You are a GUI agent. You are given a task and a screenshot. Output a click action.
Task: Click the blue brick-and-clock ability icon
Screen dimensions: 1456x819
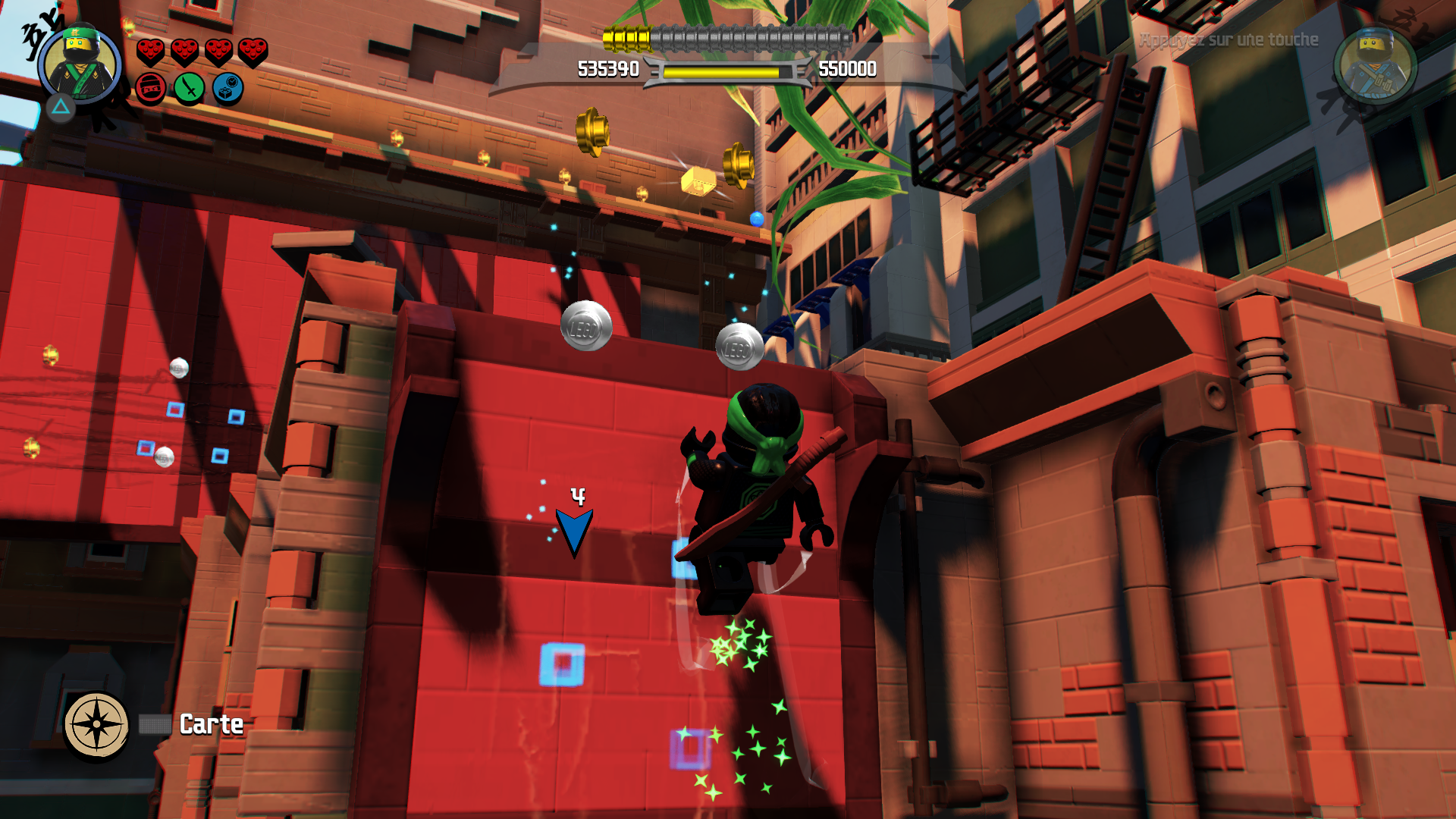tap(227, 89)
